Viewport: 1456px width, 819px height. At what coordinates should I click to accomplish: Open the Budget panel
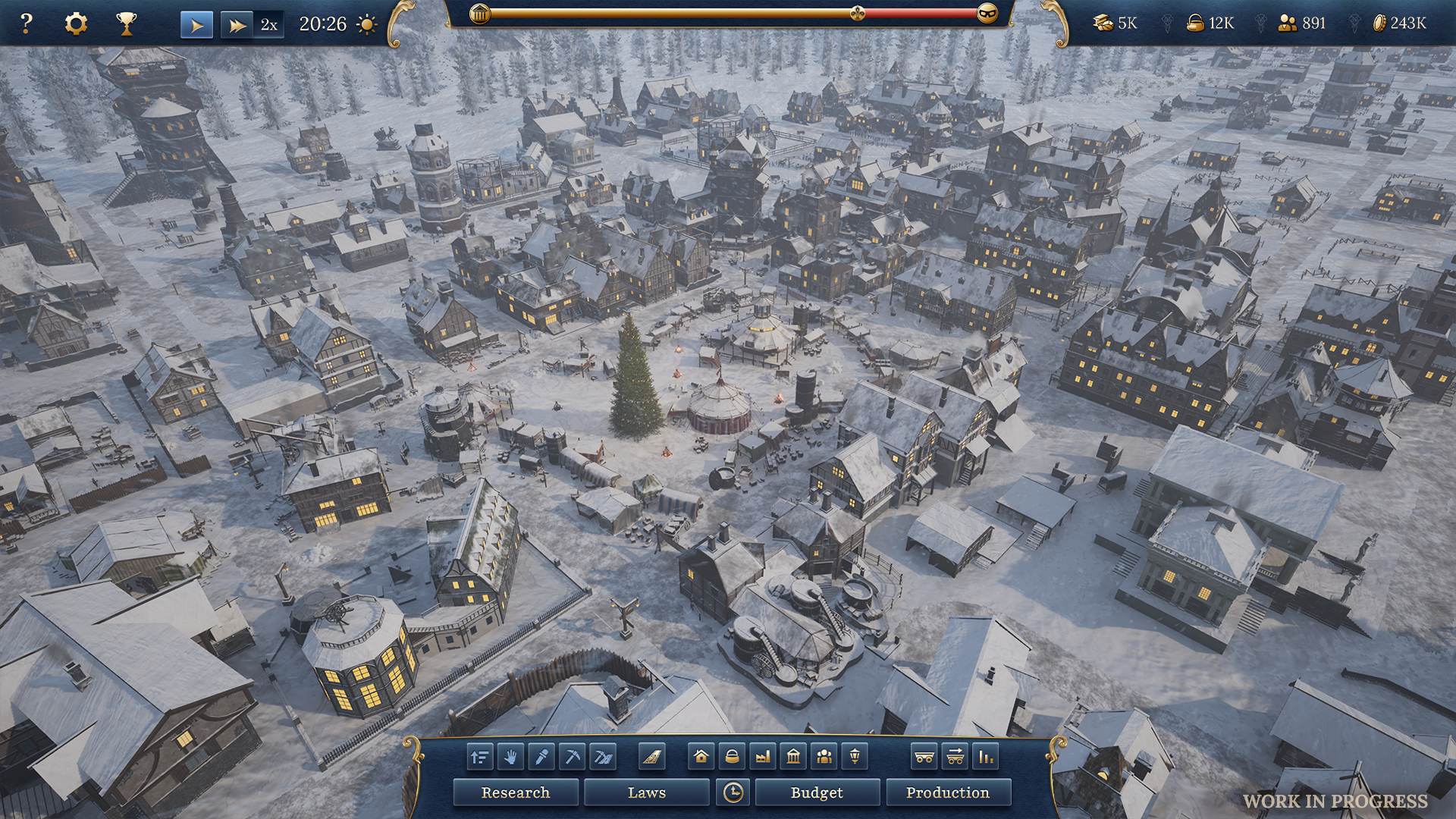[817, 792]
